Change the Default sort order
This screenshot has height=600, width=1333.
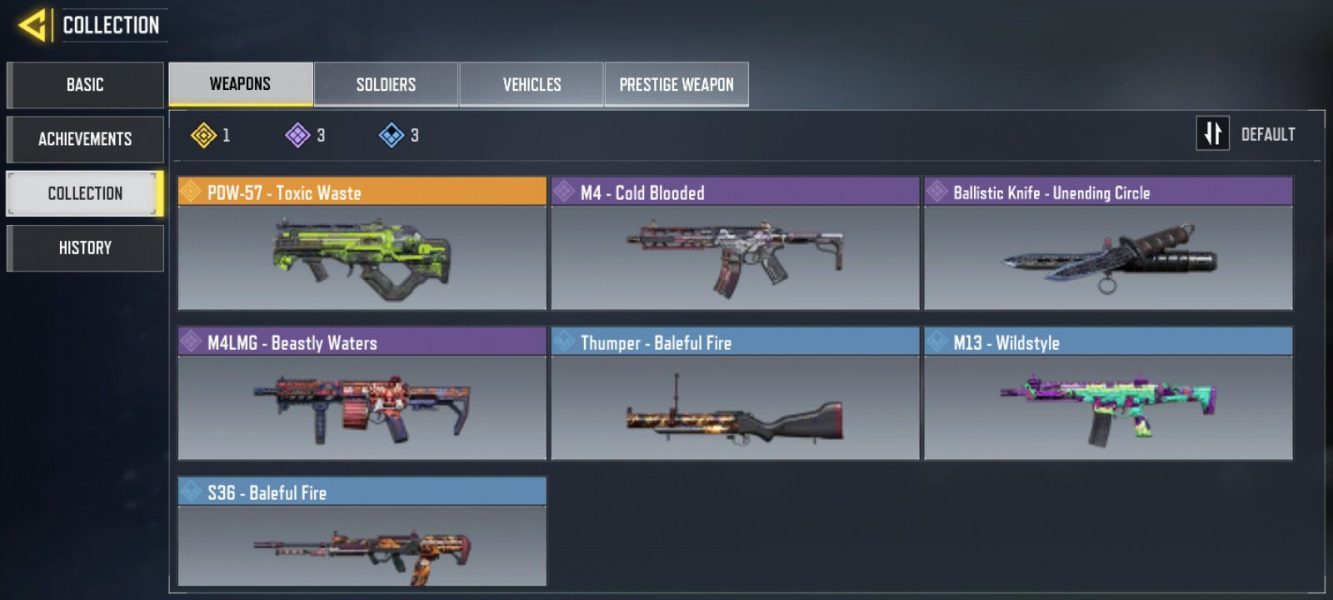[1247, 134]
